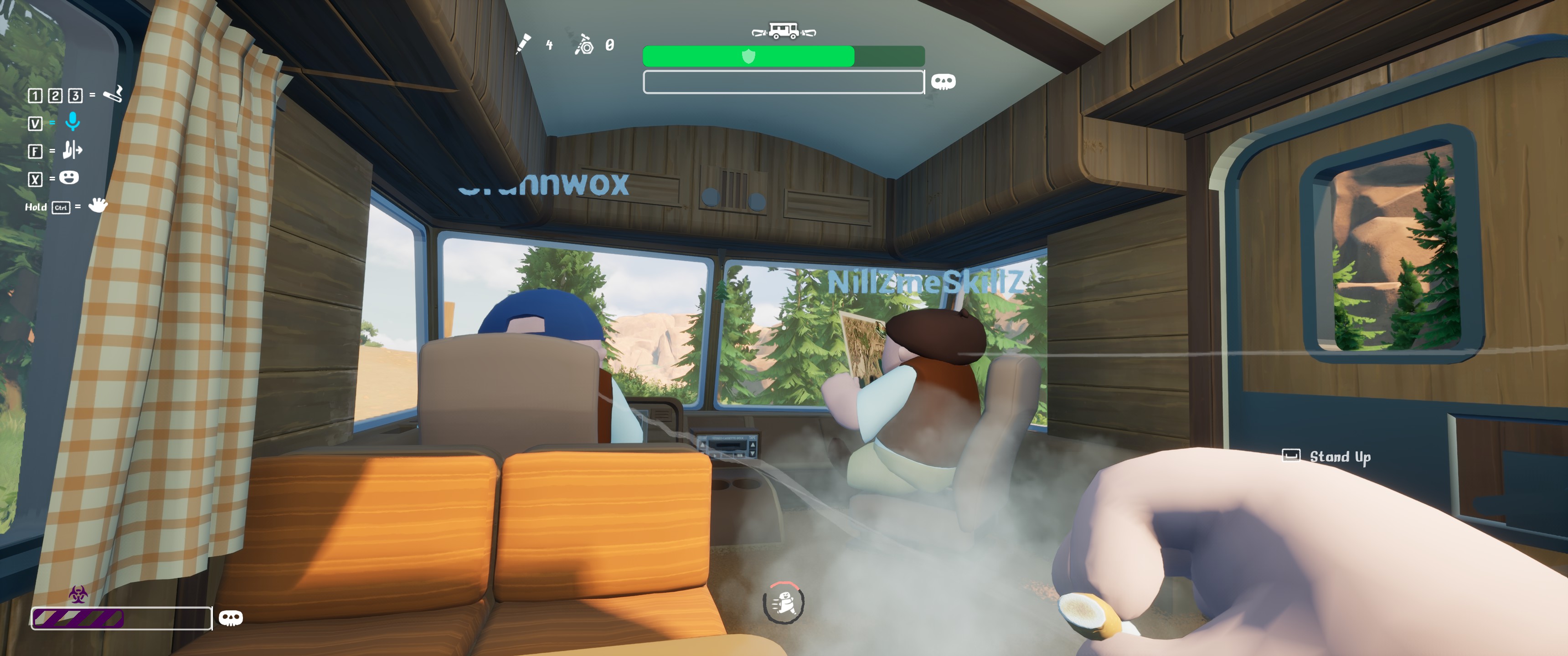Click the RV vehicle icon above the green bar
The height and width of the screenshot is (656, 1568).
point(784,31)
